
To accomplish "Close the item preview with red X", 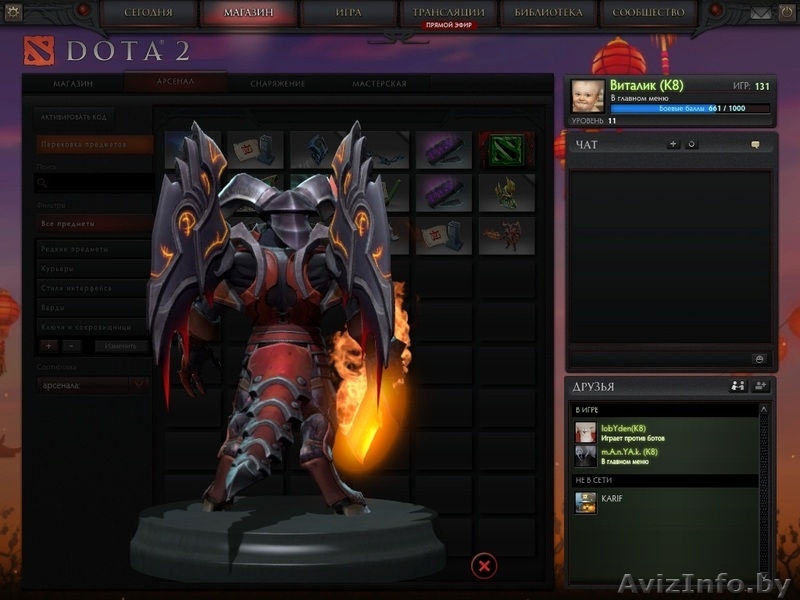I will pyautogui.click(x=484, y=566).
